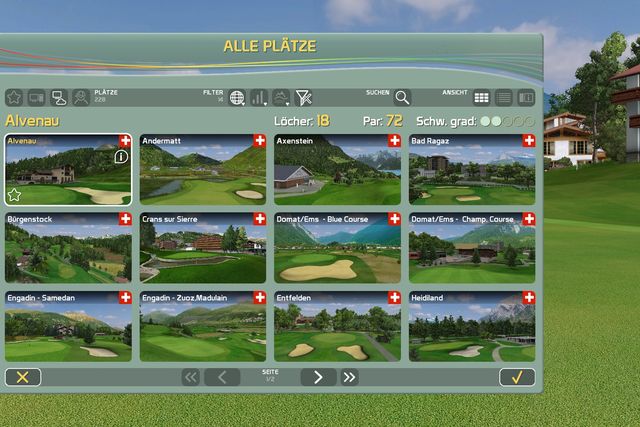Choose Crans sur Sierre course
Screen dimensions: 640x427
pyautogui.click(x=203, y=250)
